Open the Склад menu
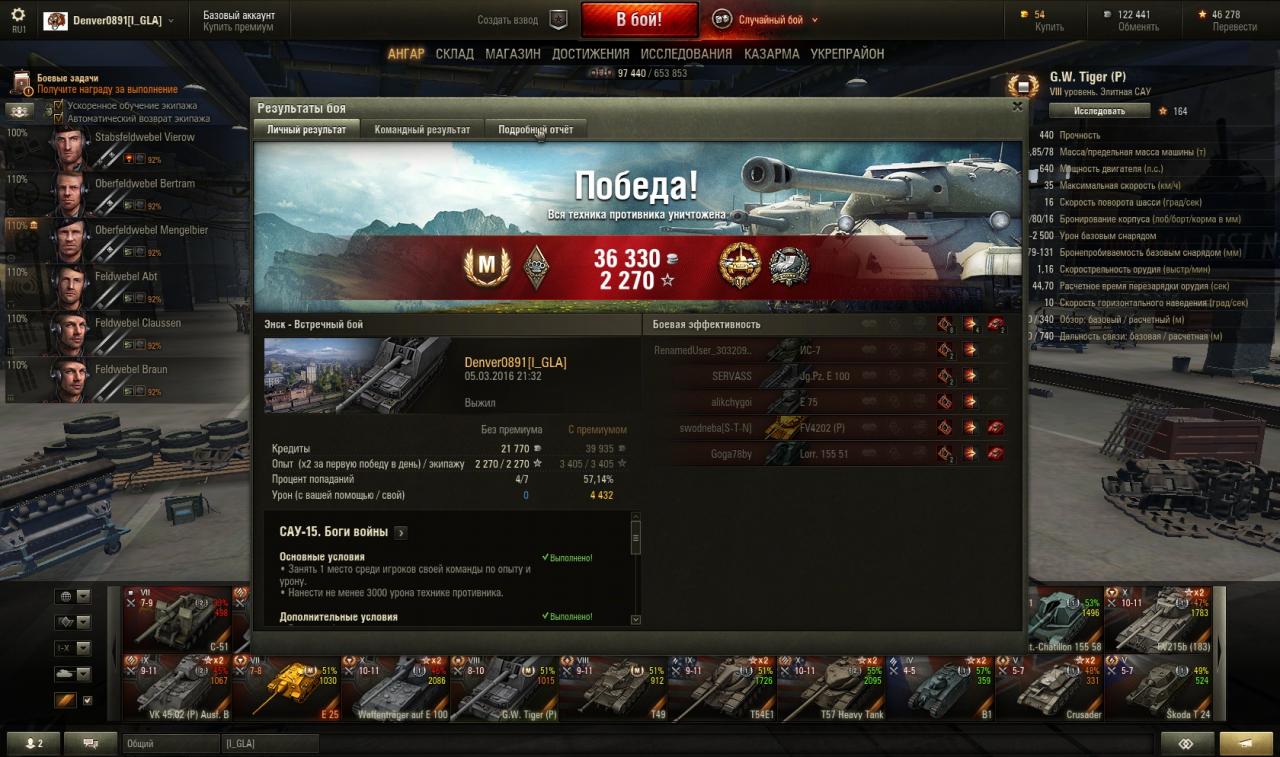Image resolution: width=1280 pixels, height=757 pixels. (x=454, y=54)
